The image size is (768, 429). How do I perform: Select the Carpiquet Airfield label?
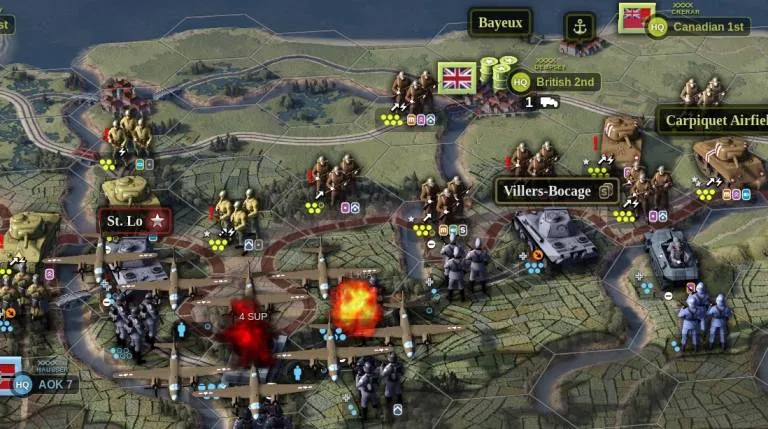(712, 121)
